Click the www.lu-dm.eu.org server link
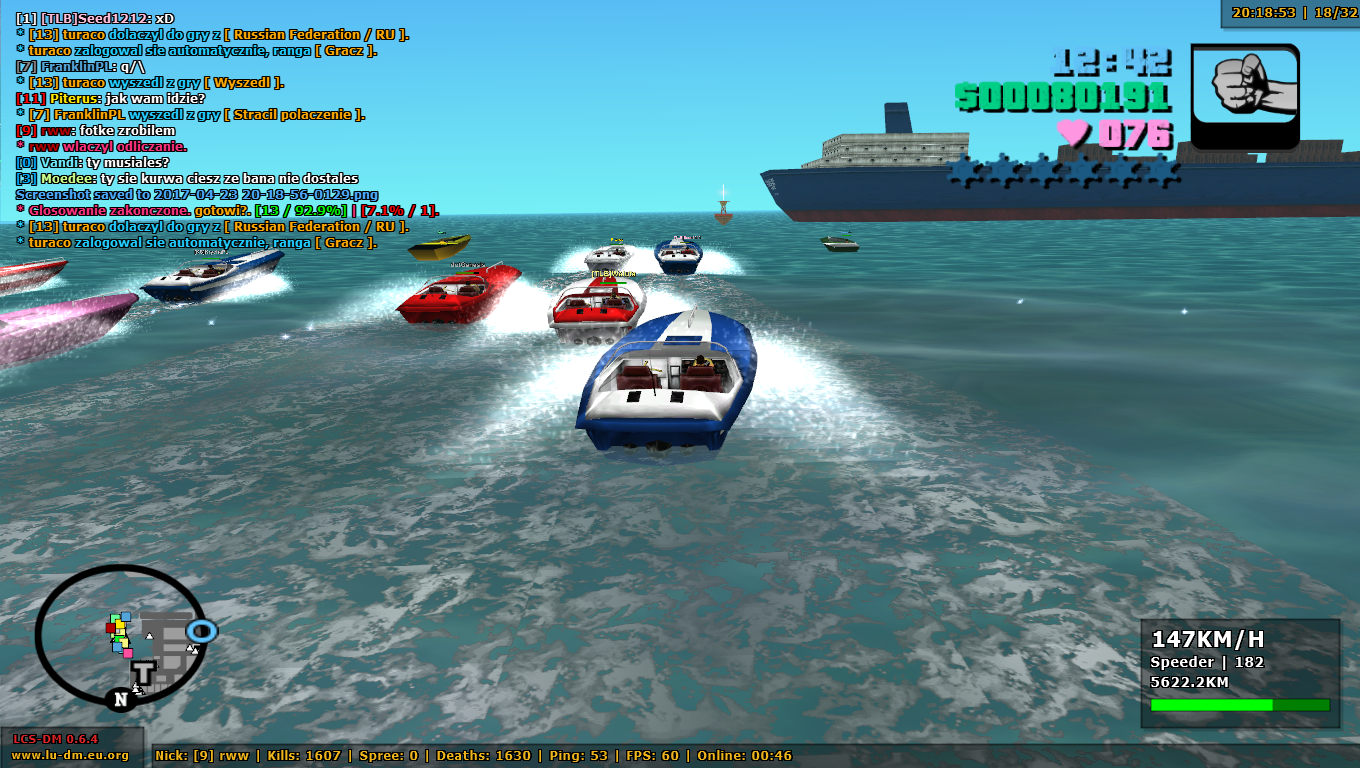The width and height of the screenshot is (1360, 768). click(x=70, y=755)
